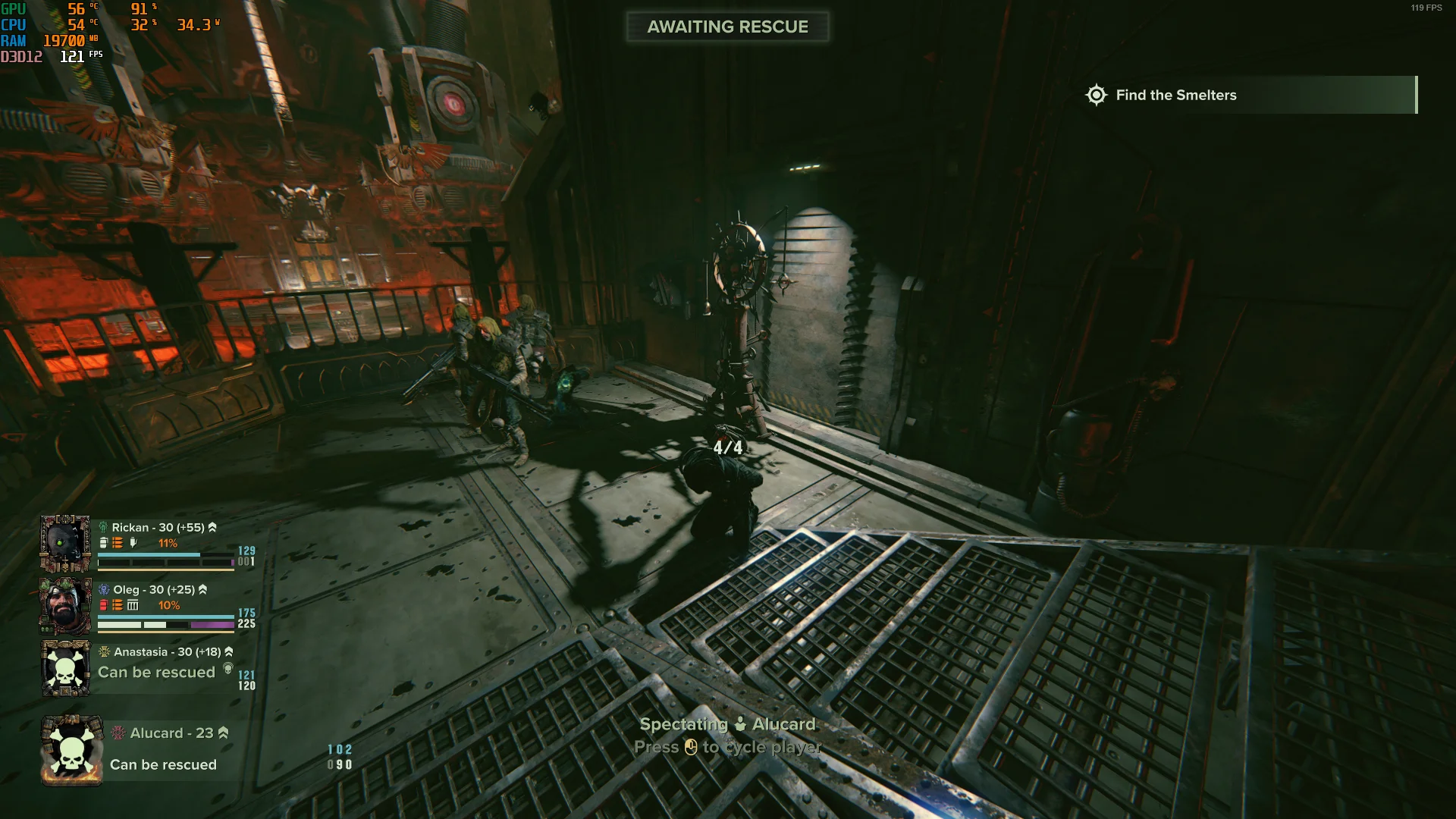Select Alucard's skull portrait
Image resolution: width=1456 pixels, height=819 pixels.
[x=72, y=751]
